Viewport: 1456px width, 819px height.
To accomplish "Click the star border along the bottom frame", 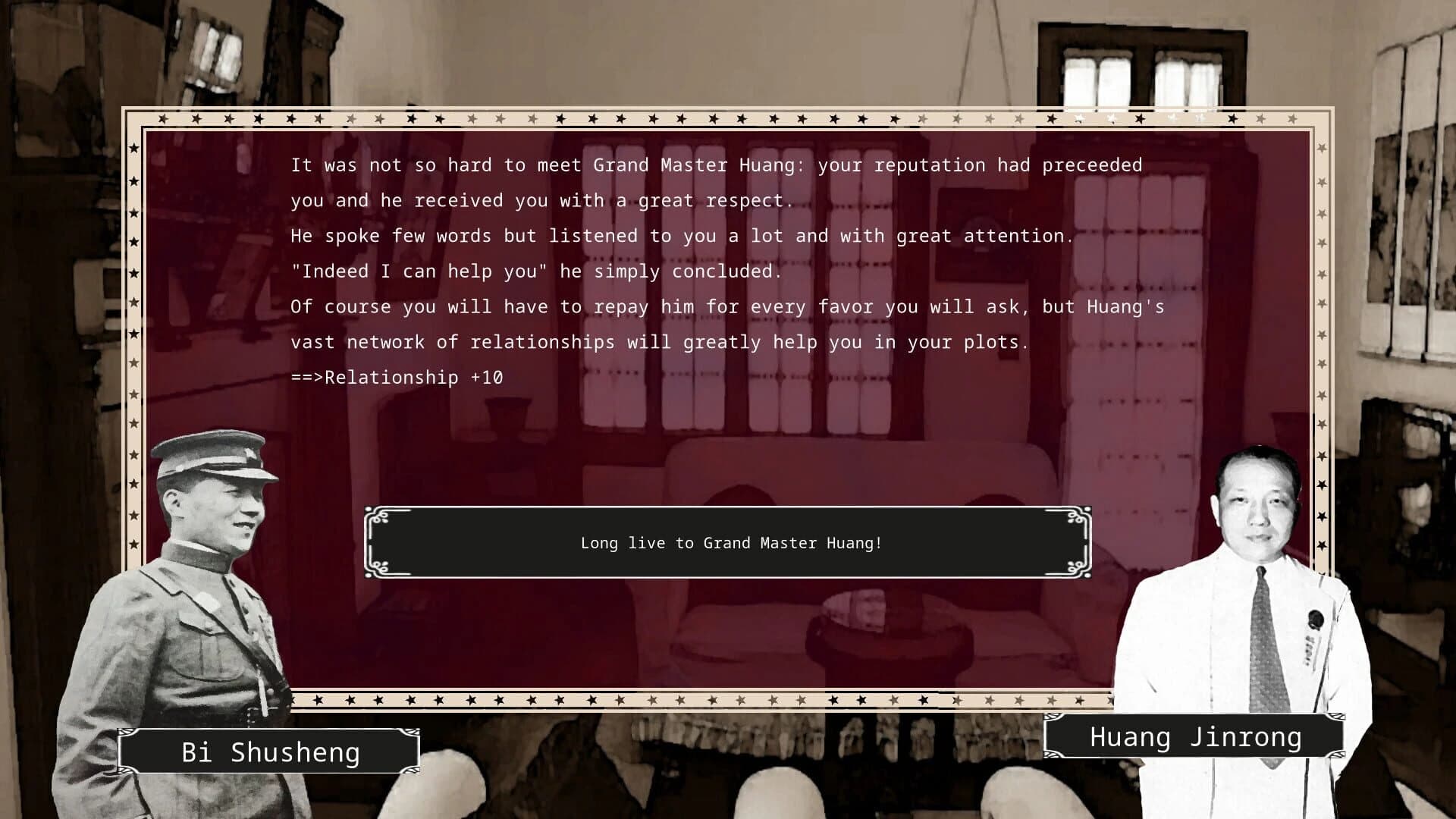I will tap(682, 699).
